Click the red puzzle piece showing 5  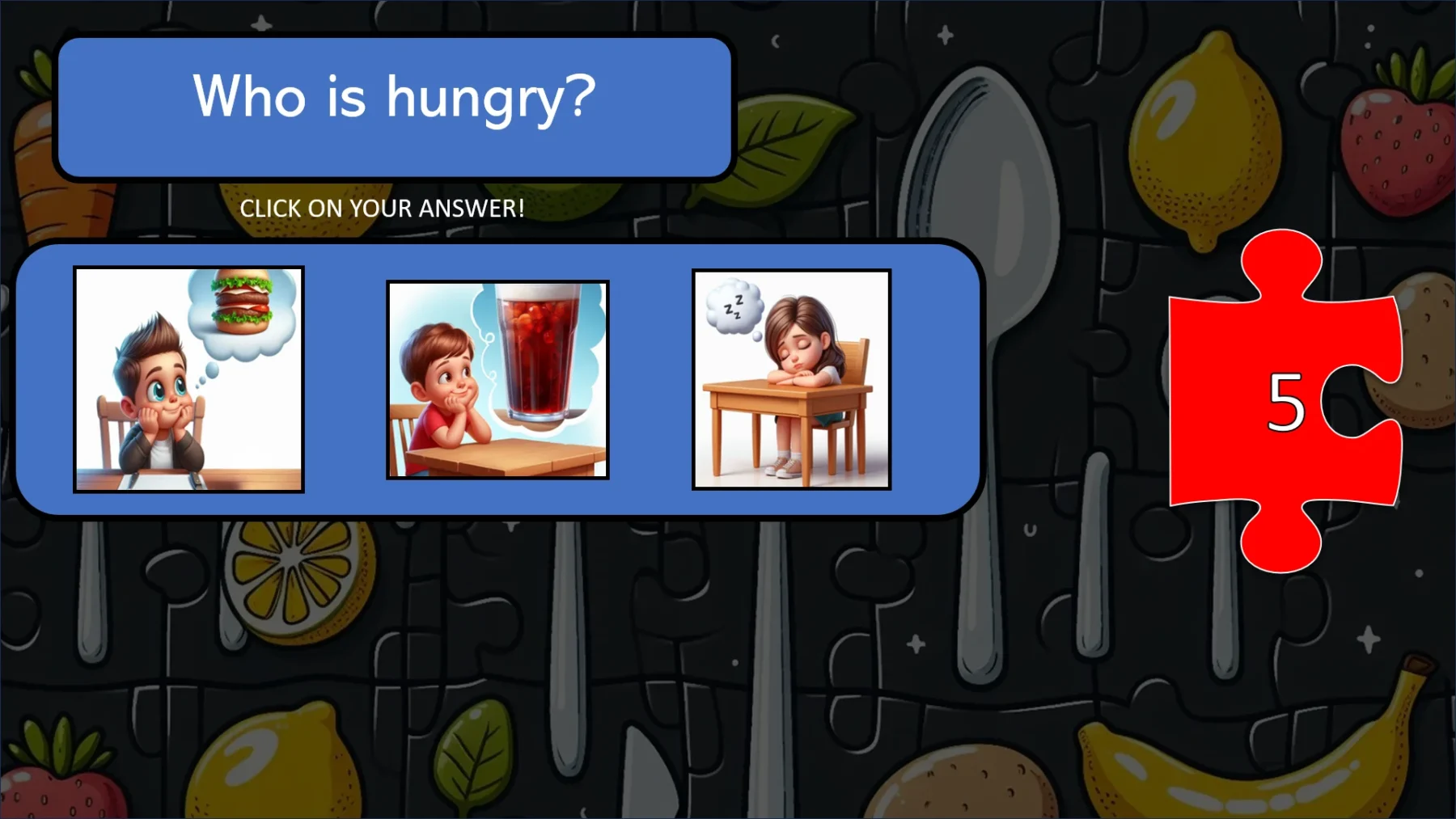[1280, 400]
